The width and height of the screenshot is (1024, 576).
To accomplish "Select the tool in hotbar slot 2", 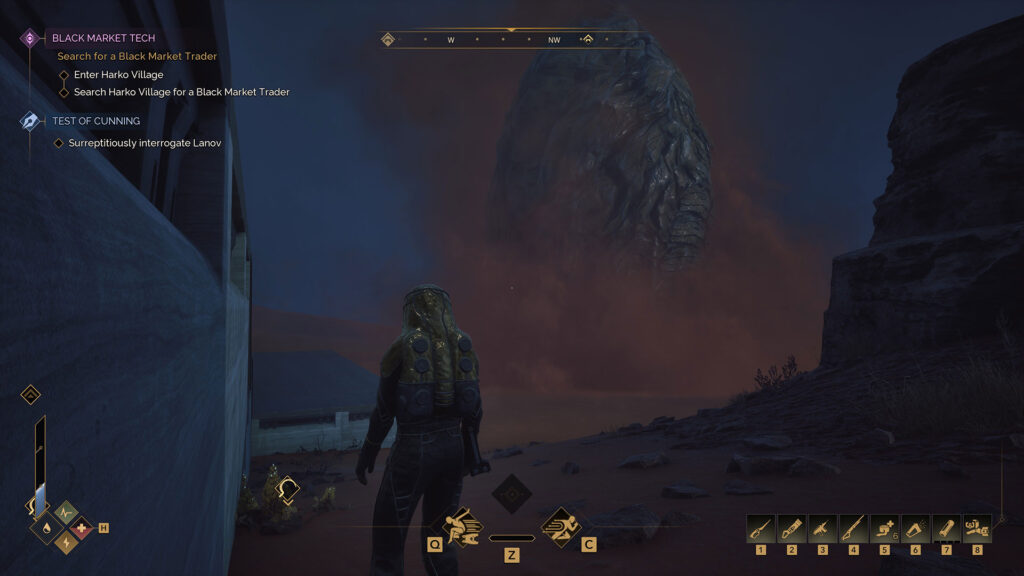I will click(x=791, y=527).
